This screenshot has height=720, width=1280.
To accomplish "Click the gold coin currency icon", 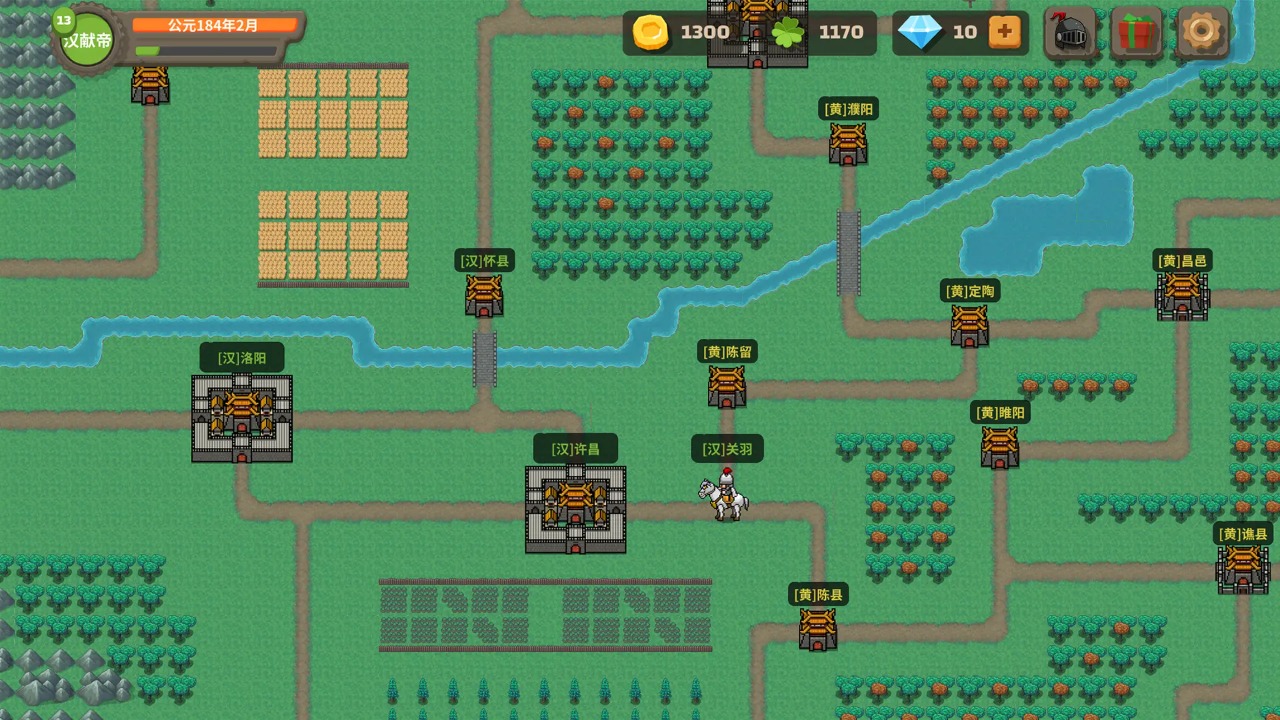I will point(650,32).
